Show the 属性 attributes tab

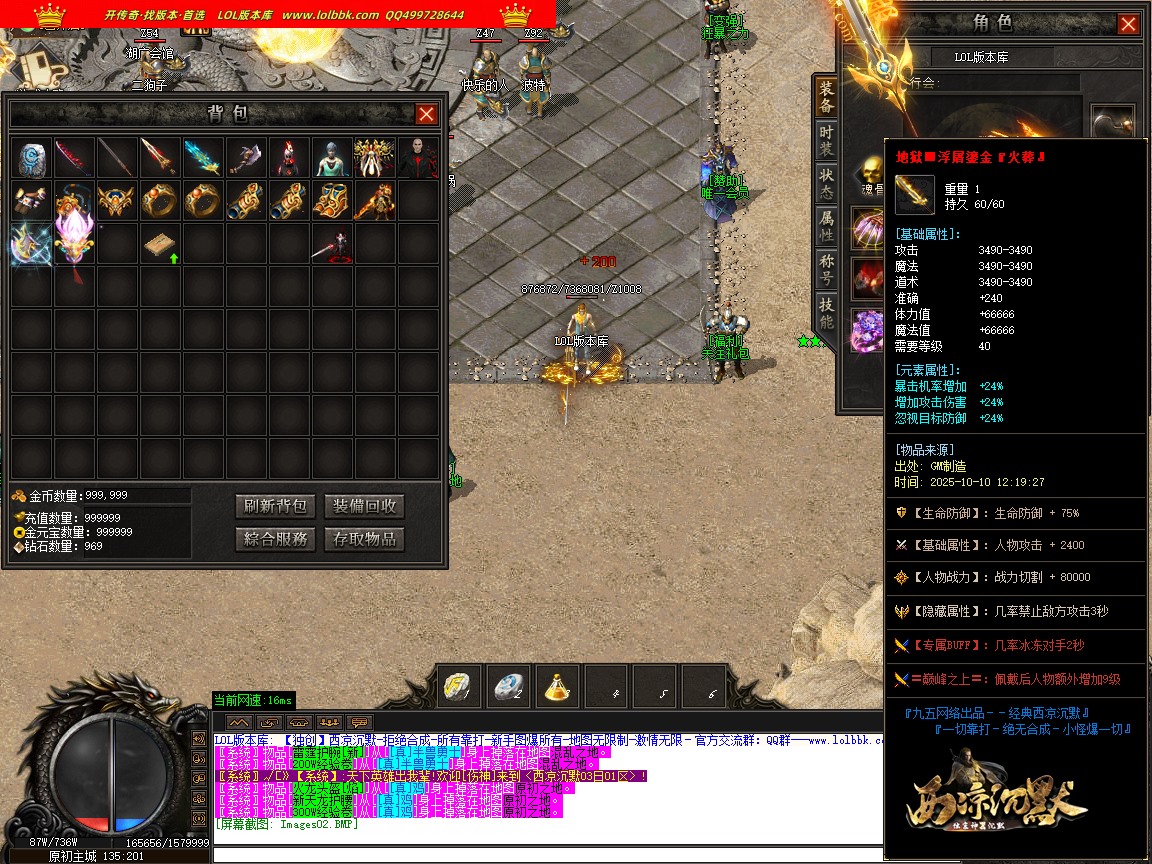[x=826, y=225]
